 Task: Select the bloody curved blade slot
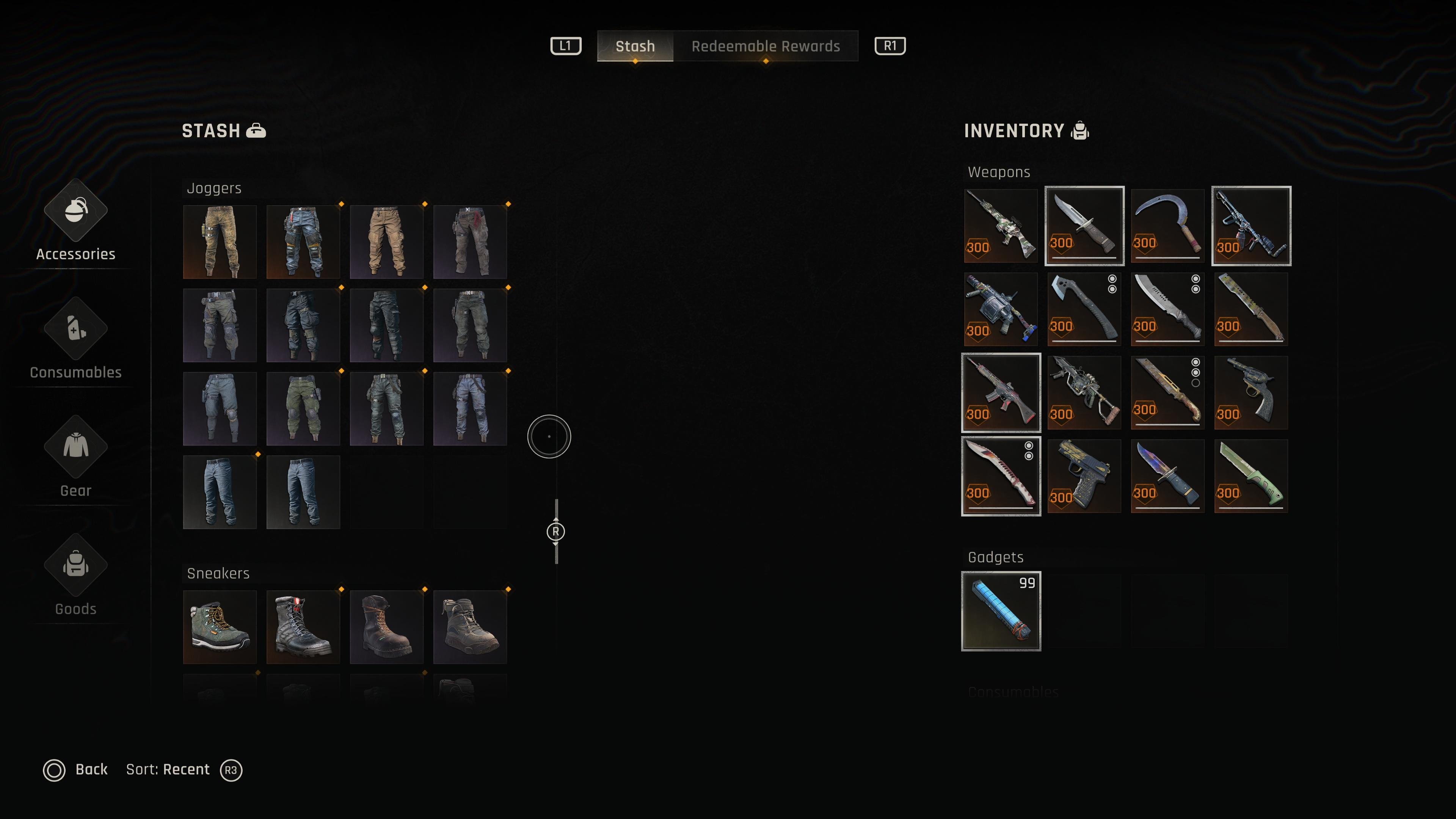[x=1001, y=476]
